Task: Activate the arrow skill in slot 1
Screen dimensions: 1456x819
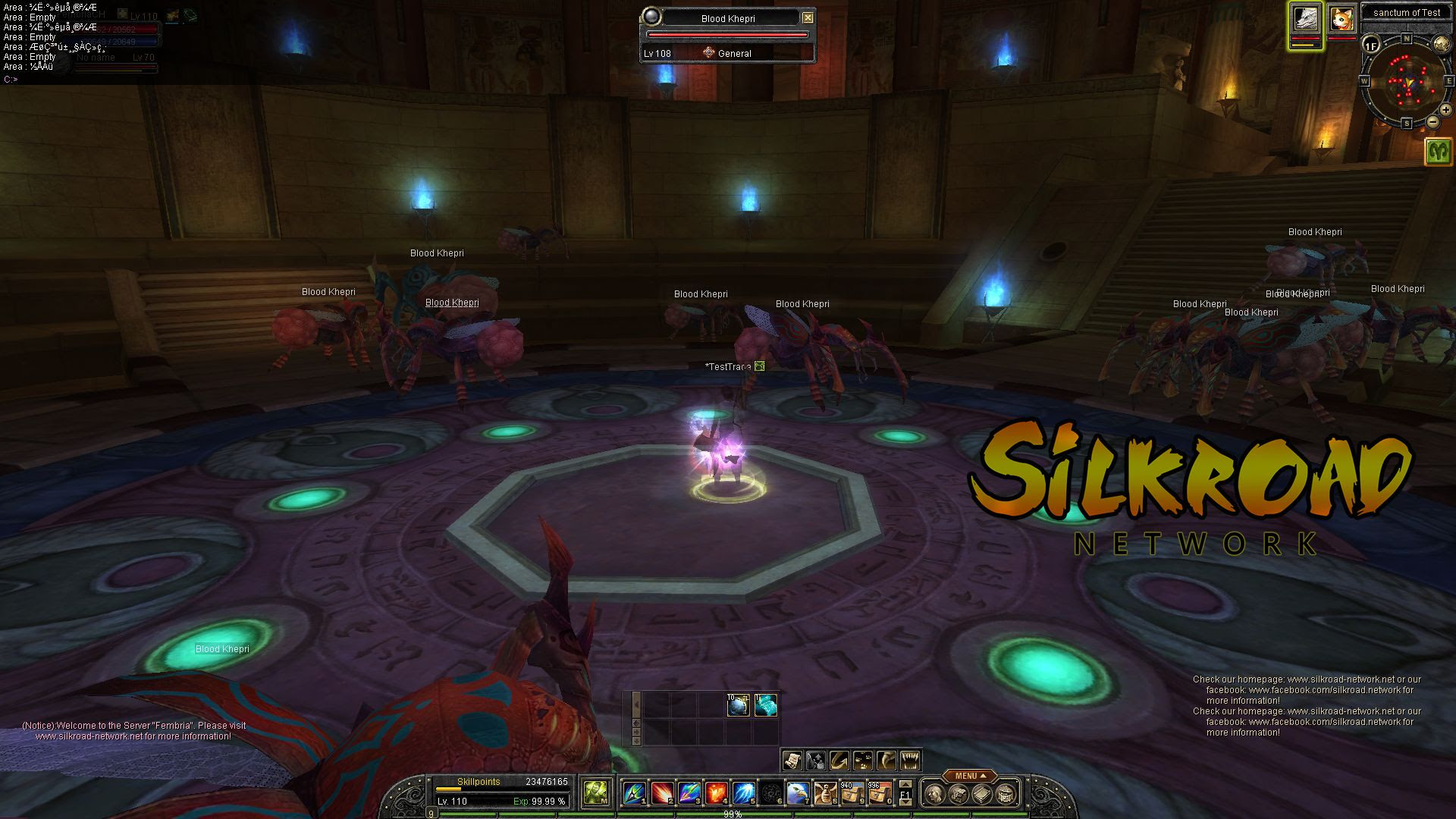Action: point(634,793)
